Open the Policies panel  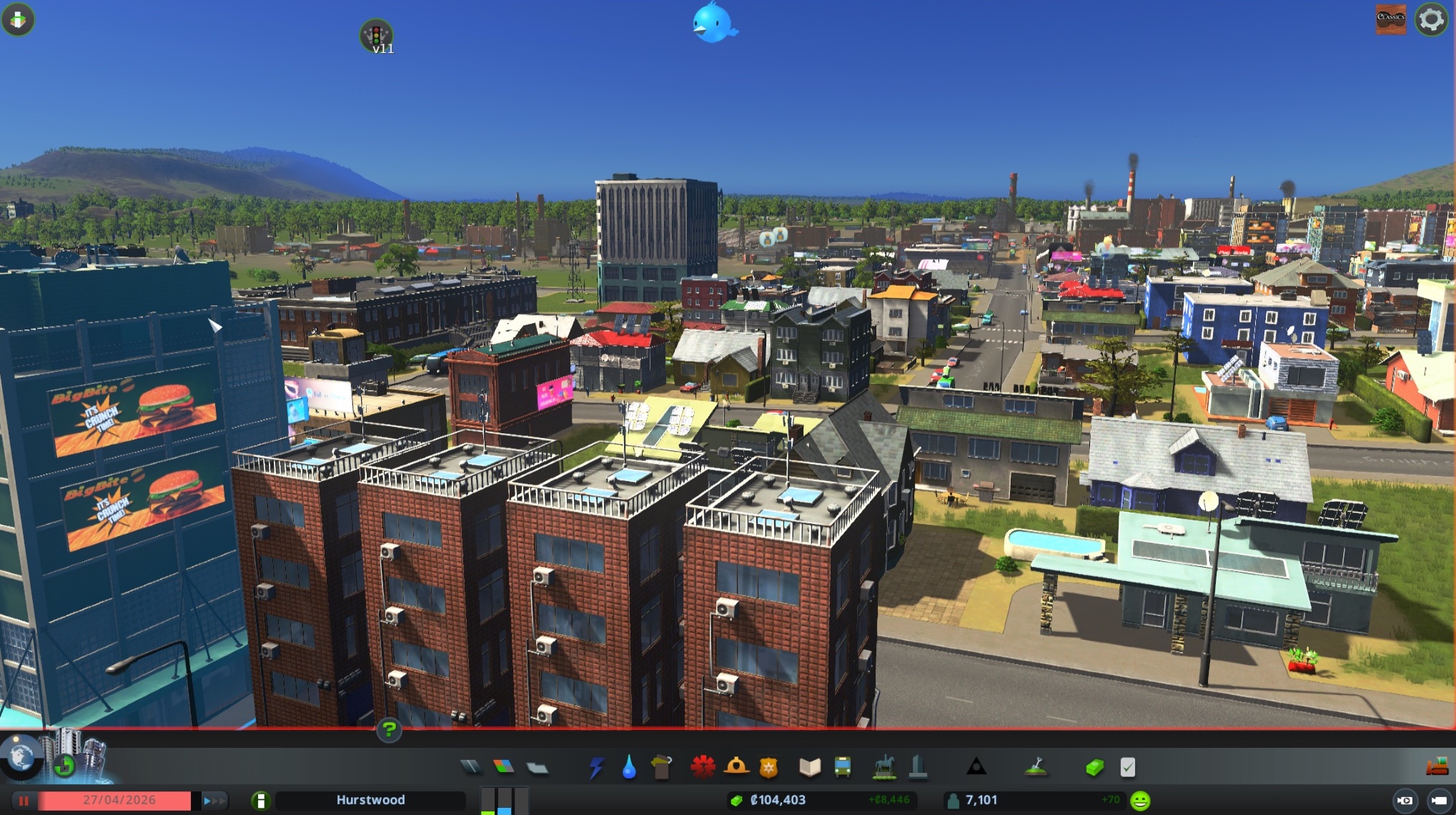point(1126,767)
